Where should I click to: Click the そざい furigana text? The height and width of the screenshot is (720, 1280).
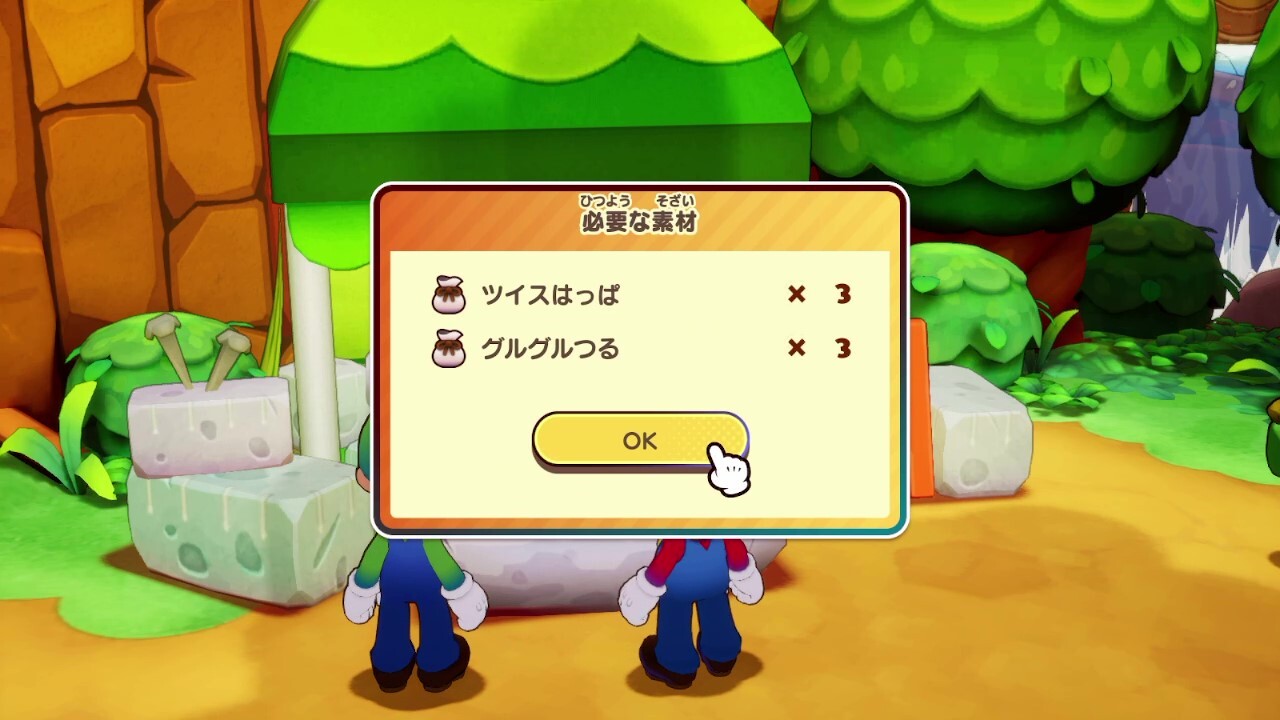click(x=674, y=200)
